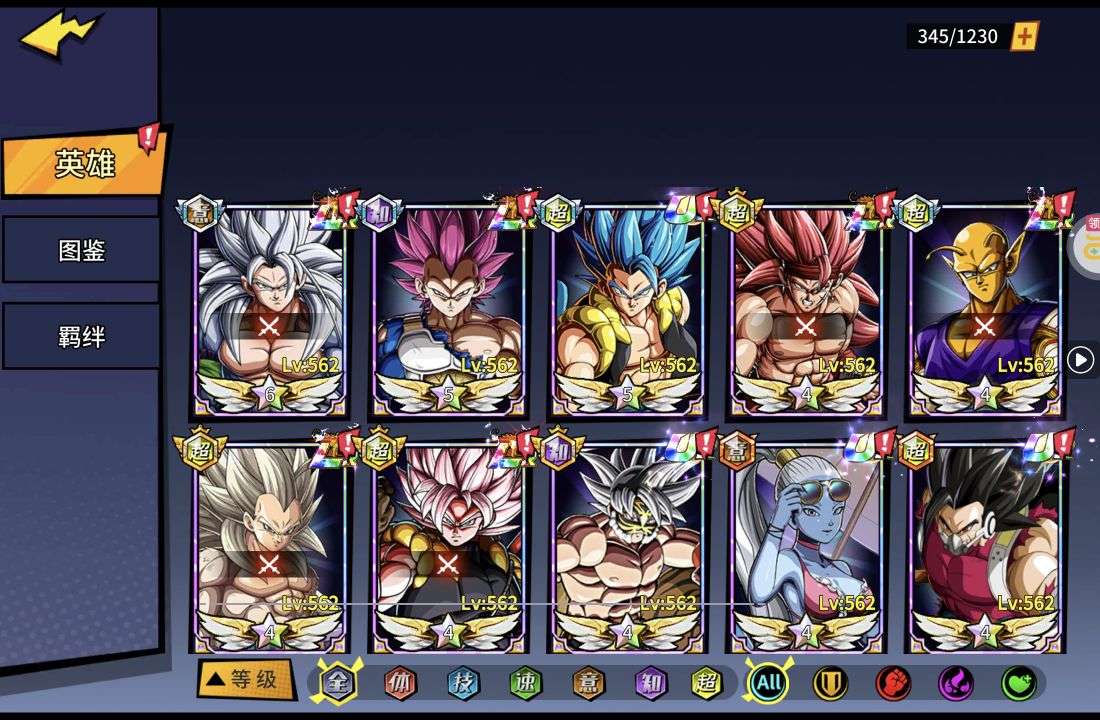This screenshot has width=1100, height=720.
Task: Open the 羁绊 bonds tab
Action: 81,336
